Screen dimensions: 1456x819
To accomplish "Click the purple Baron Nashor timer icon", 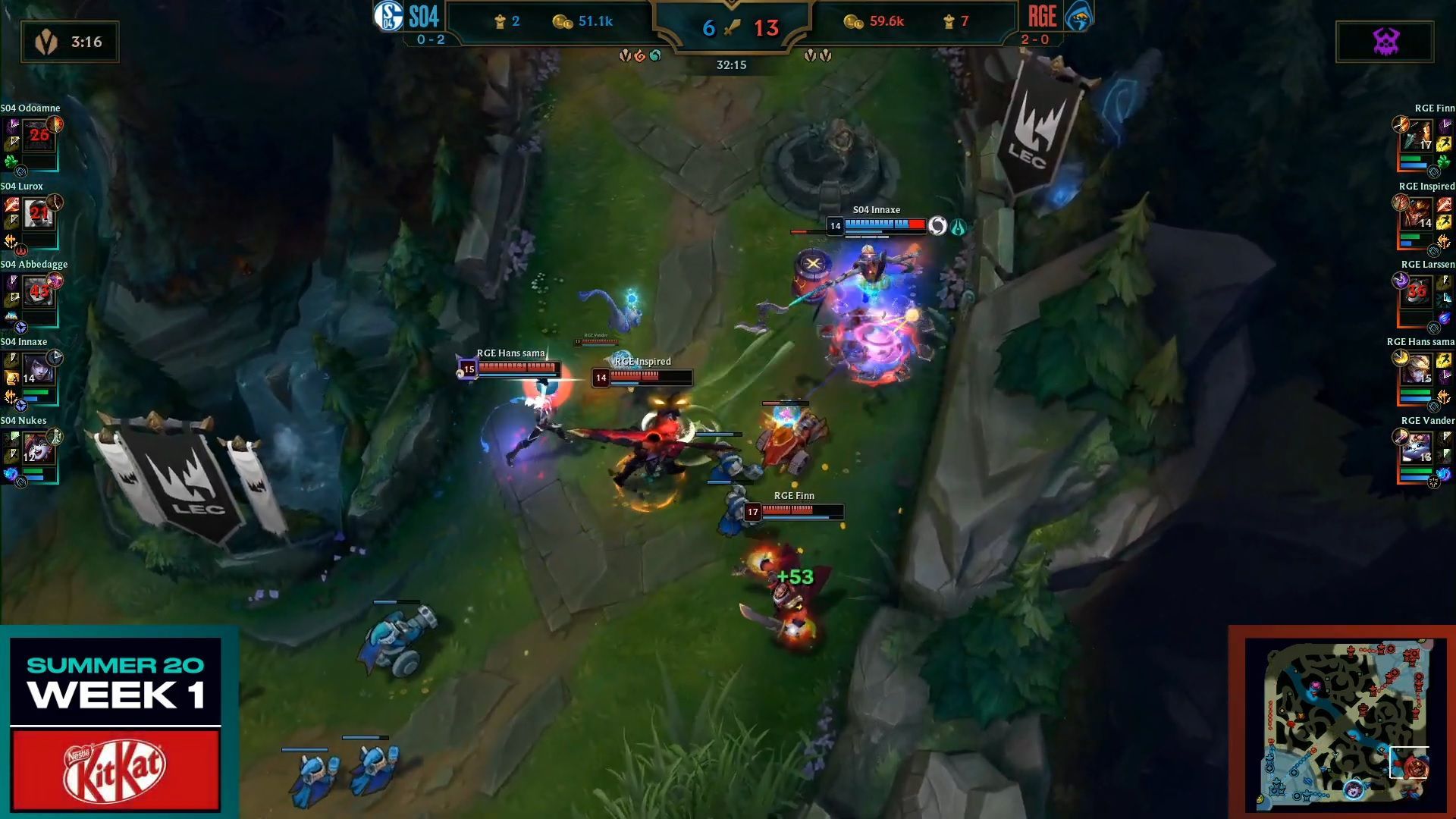I will pyautogui.click(x=1385, y=42).
